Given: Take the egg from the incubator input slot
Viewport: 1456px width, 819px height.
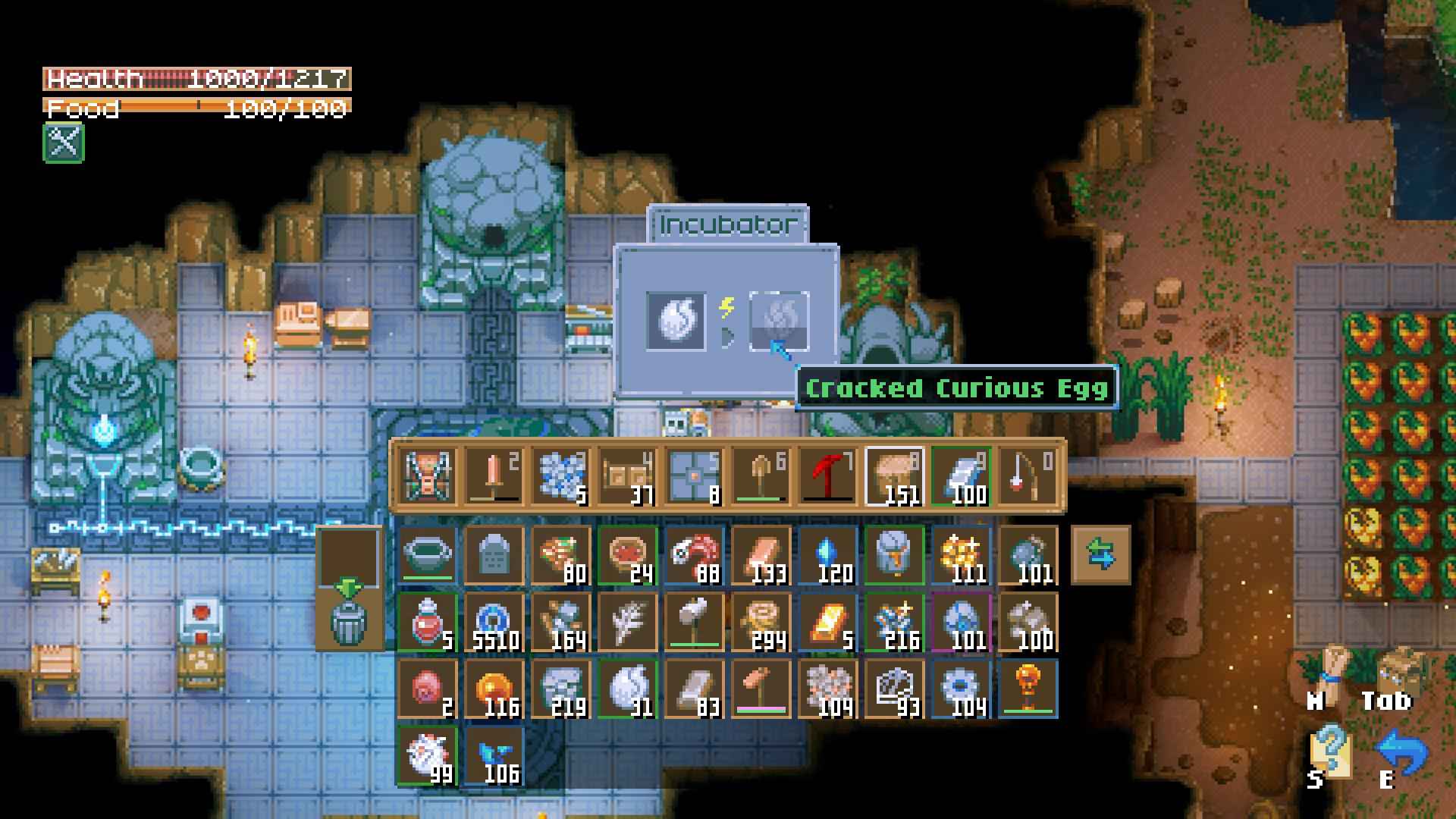Looking at the screenshot, I should [676, 321].
